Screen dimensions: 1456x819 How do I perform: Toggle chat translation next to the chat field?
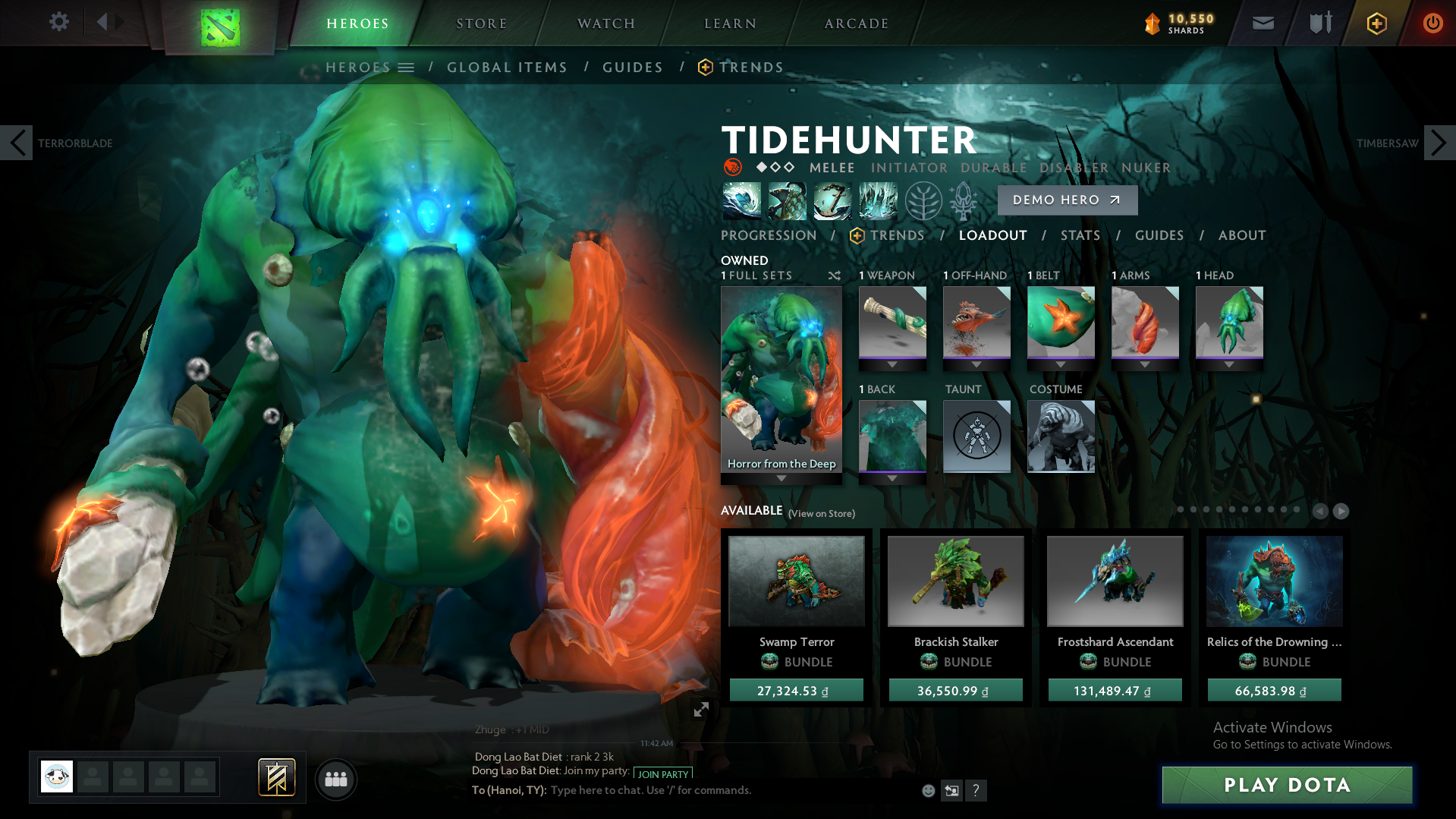952,790
